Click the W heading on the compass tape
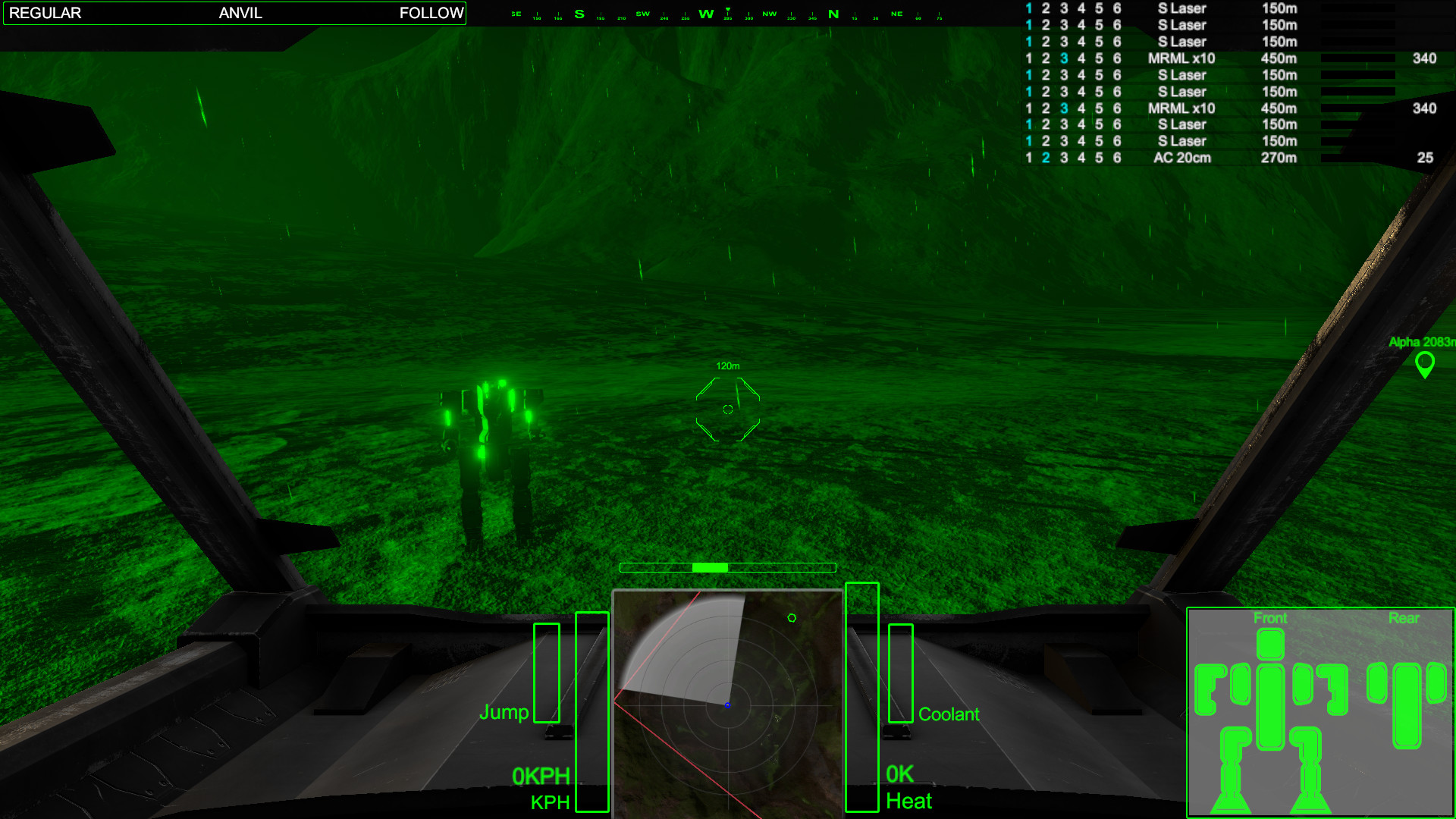The width and height of the screenshot is (1456, 819). click(x=707, y=13)
